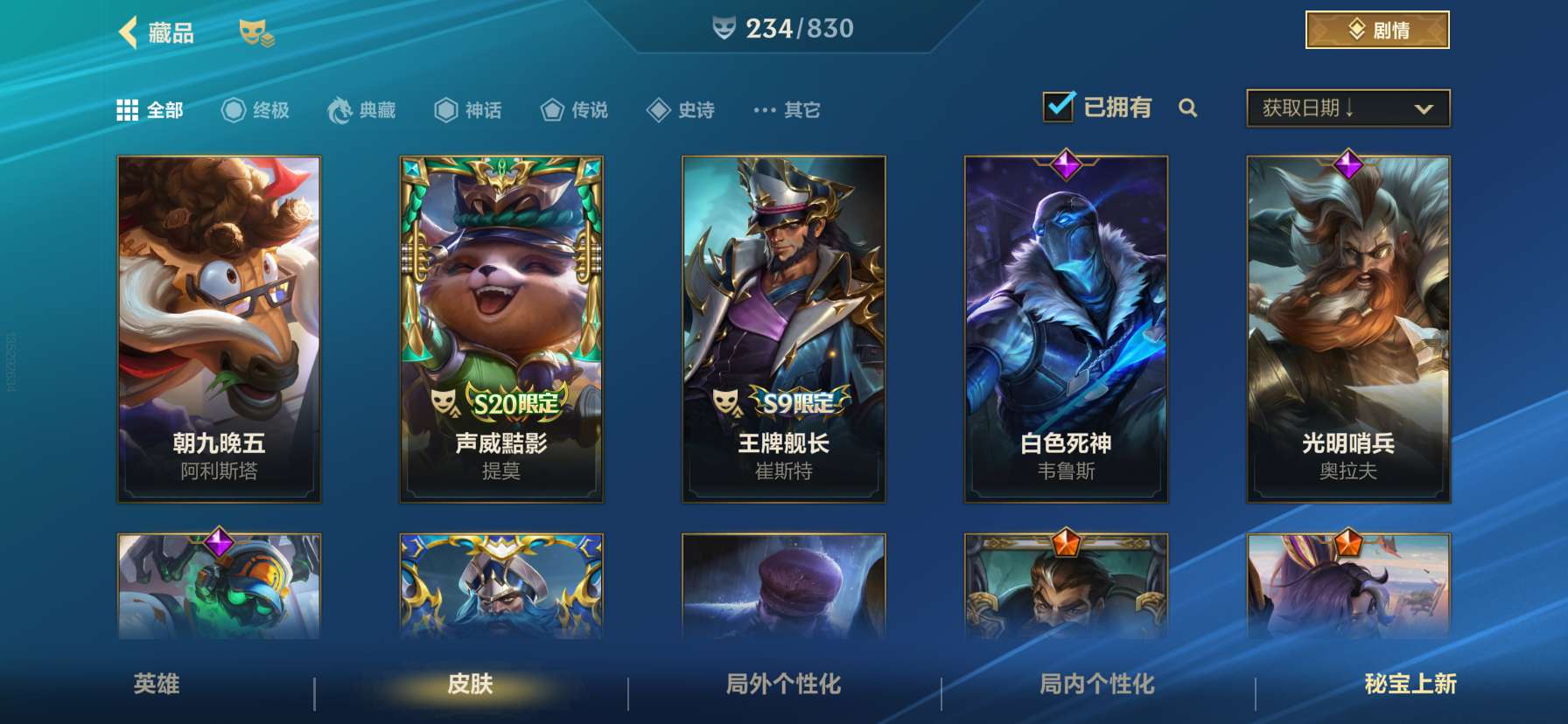Select the 史诗 rarity filter icon
This screenshot has width=1568, height=724.
(659, 109)
